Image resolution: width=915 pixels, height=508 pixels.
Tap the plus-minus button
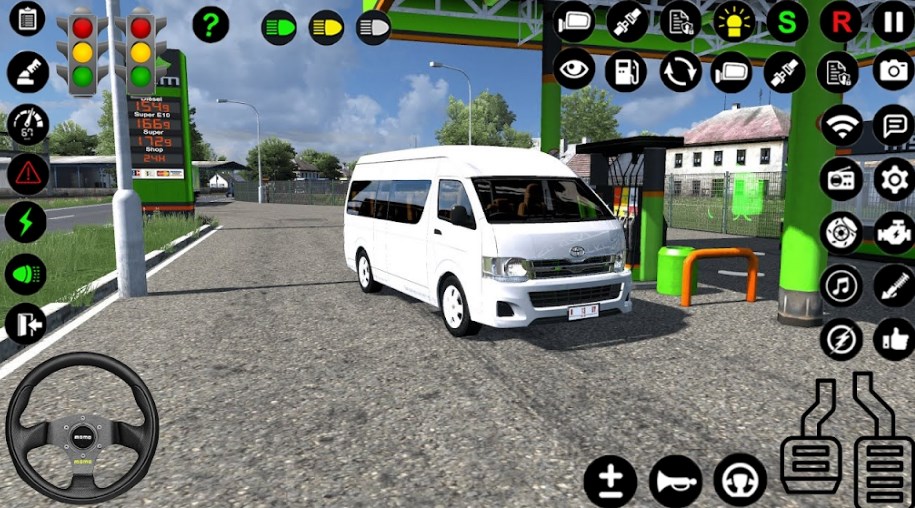[x=610, y=481]
